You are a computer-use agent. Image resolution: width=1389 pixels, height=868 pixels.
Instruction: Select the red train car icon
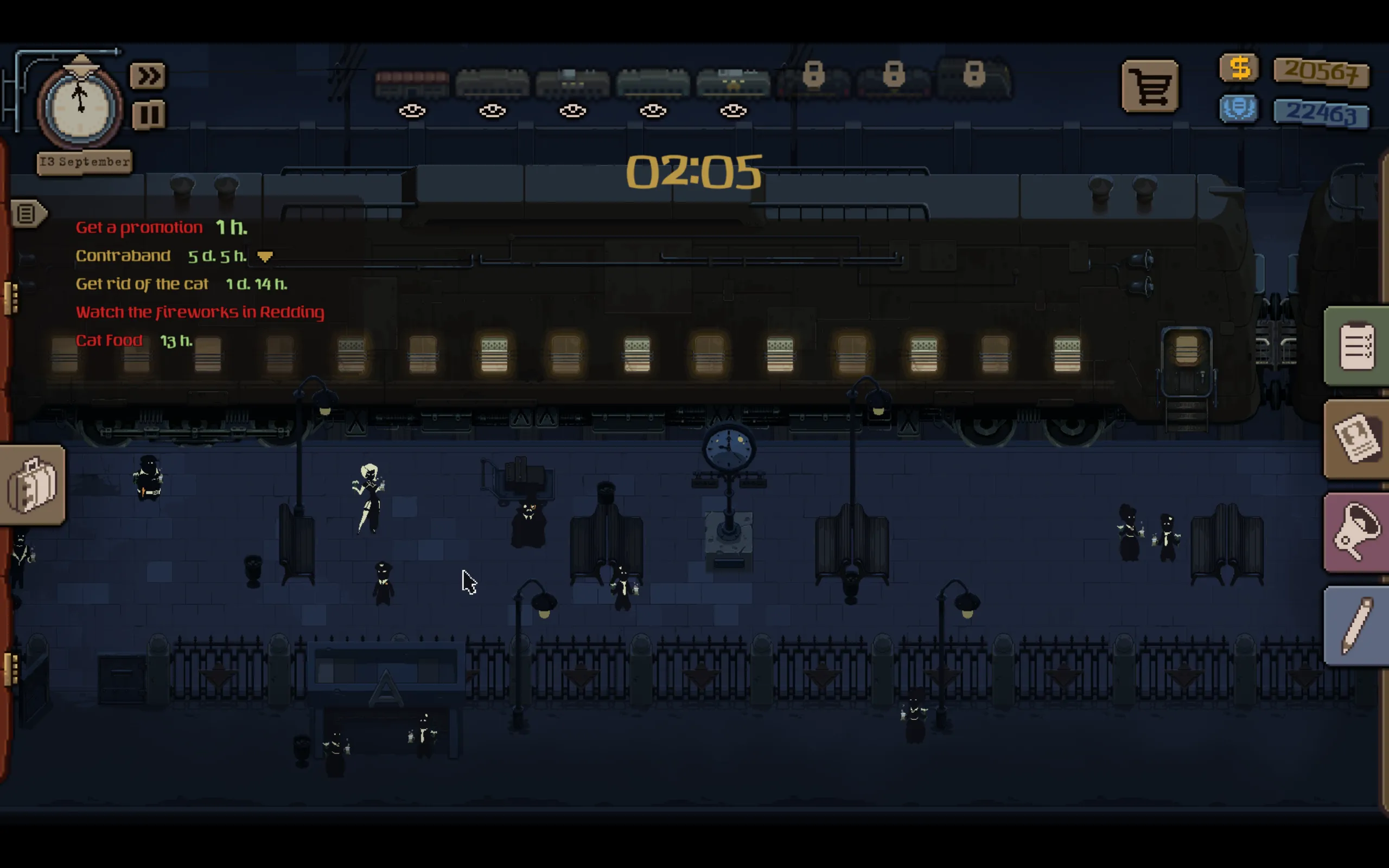click(412, 83)
